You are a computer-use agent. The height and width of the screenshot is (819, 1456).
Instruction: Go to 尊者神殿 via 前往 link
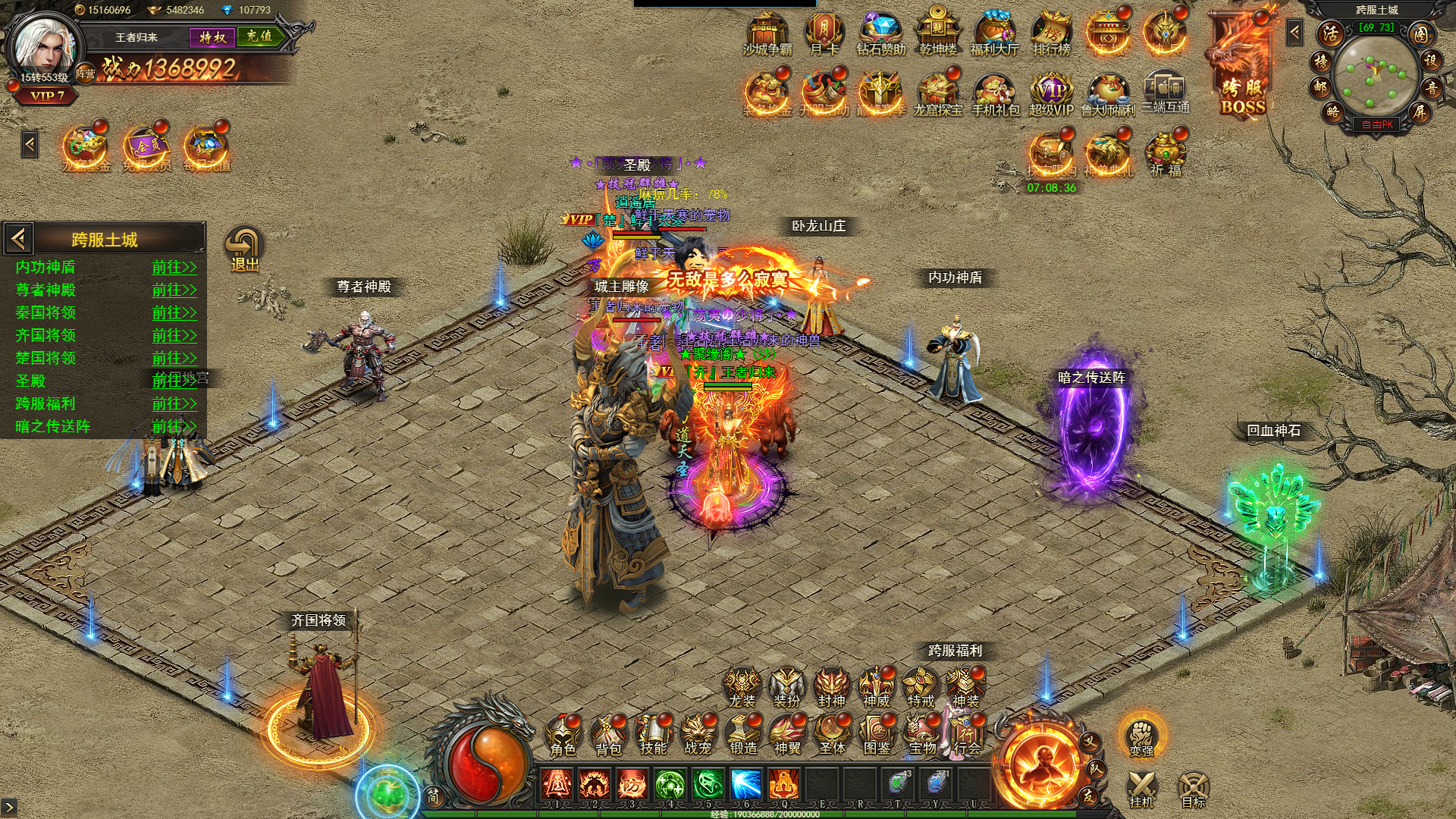tap(174, 290)
